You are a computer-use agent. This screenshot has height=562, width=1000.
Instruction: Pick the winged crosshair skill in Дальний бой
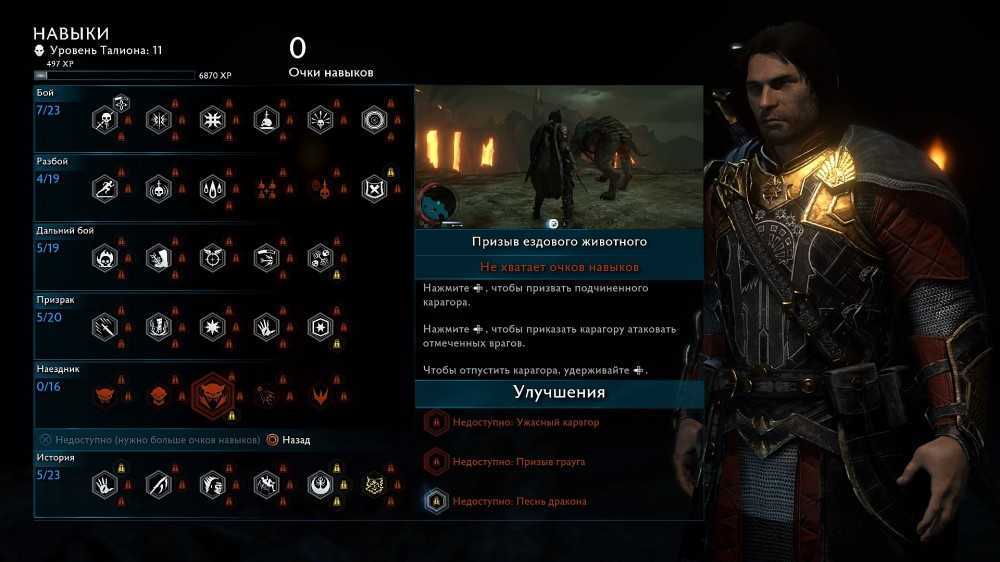212,258
